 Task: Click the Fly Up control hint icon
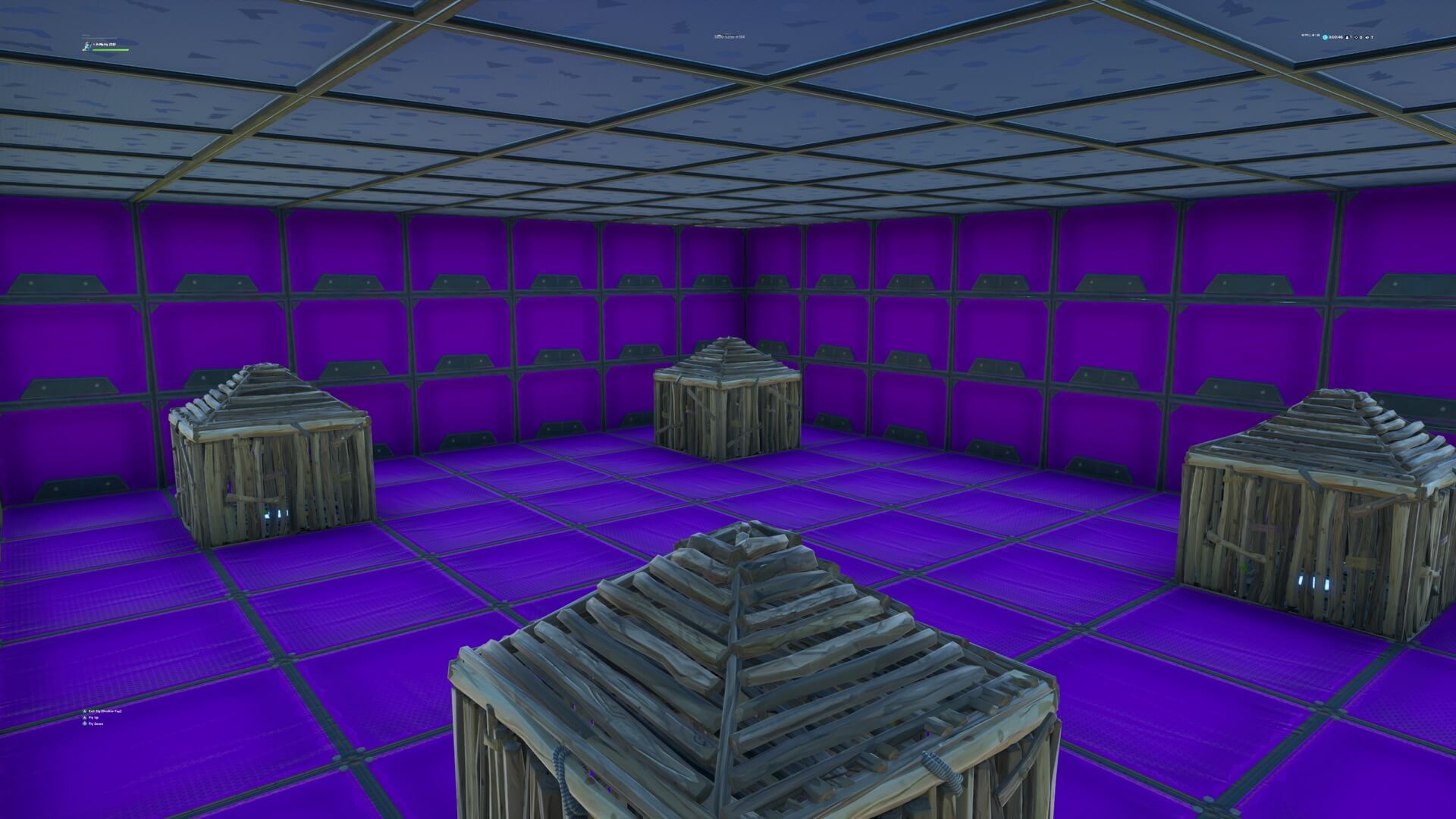84,717
